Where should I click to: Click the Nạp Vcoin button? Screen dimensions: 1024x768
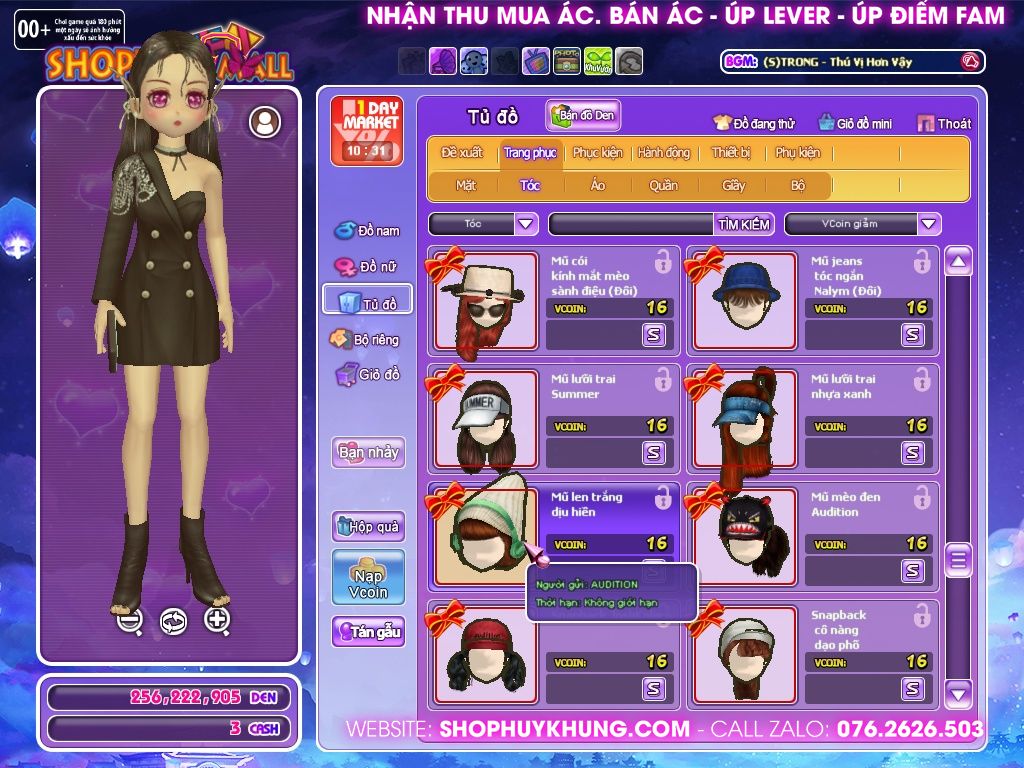pyautogui.click(x=368, y=577)
